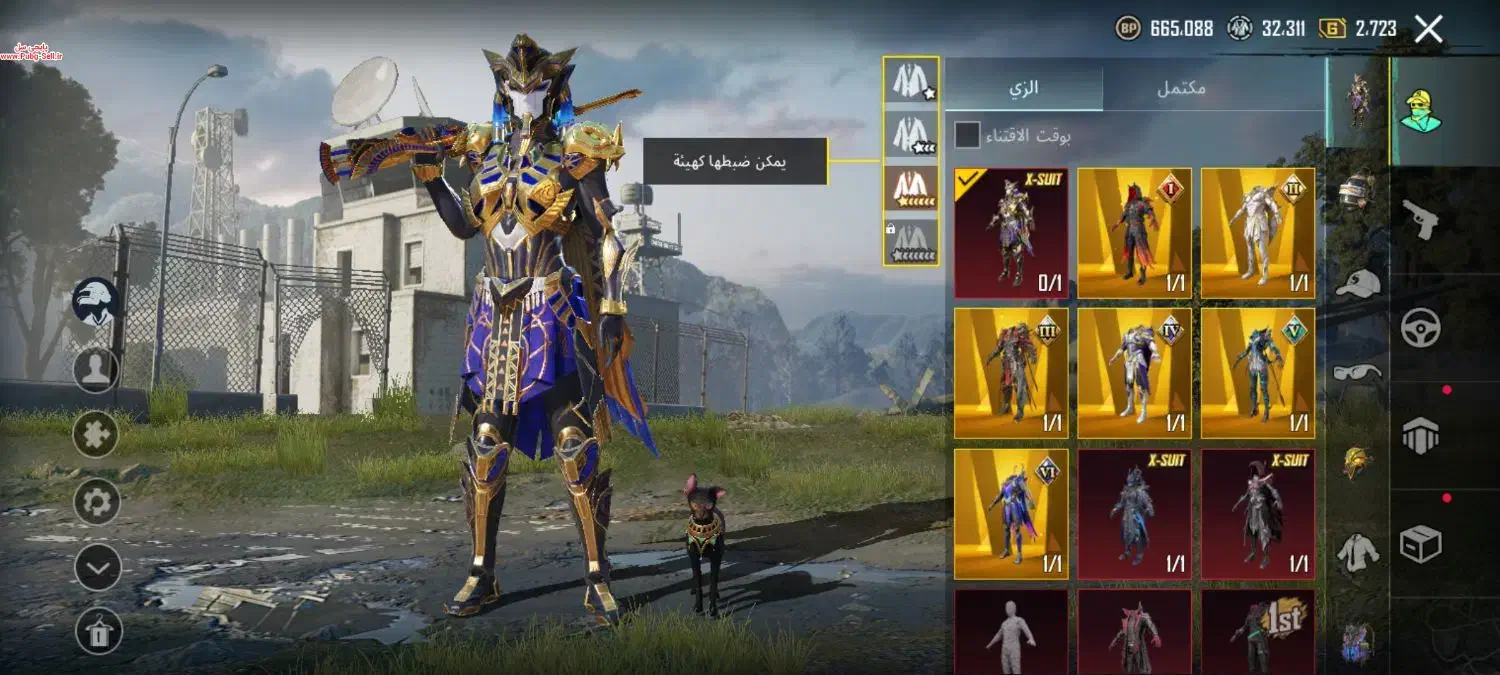Select the level V teal outfit tile

[1258, 373]
